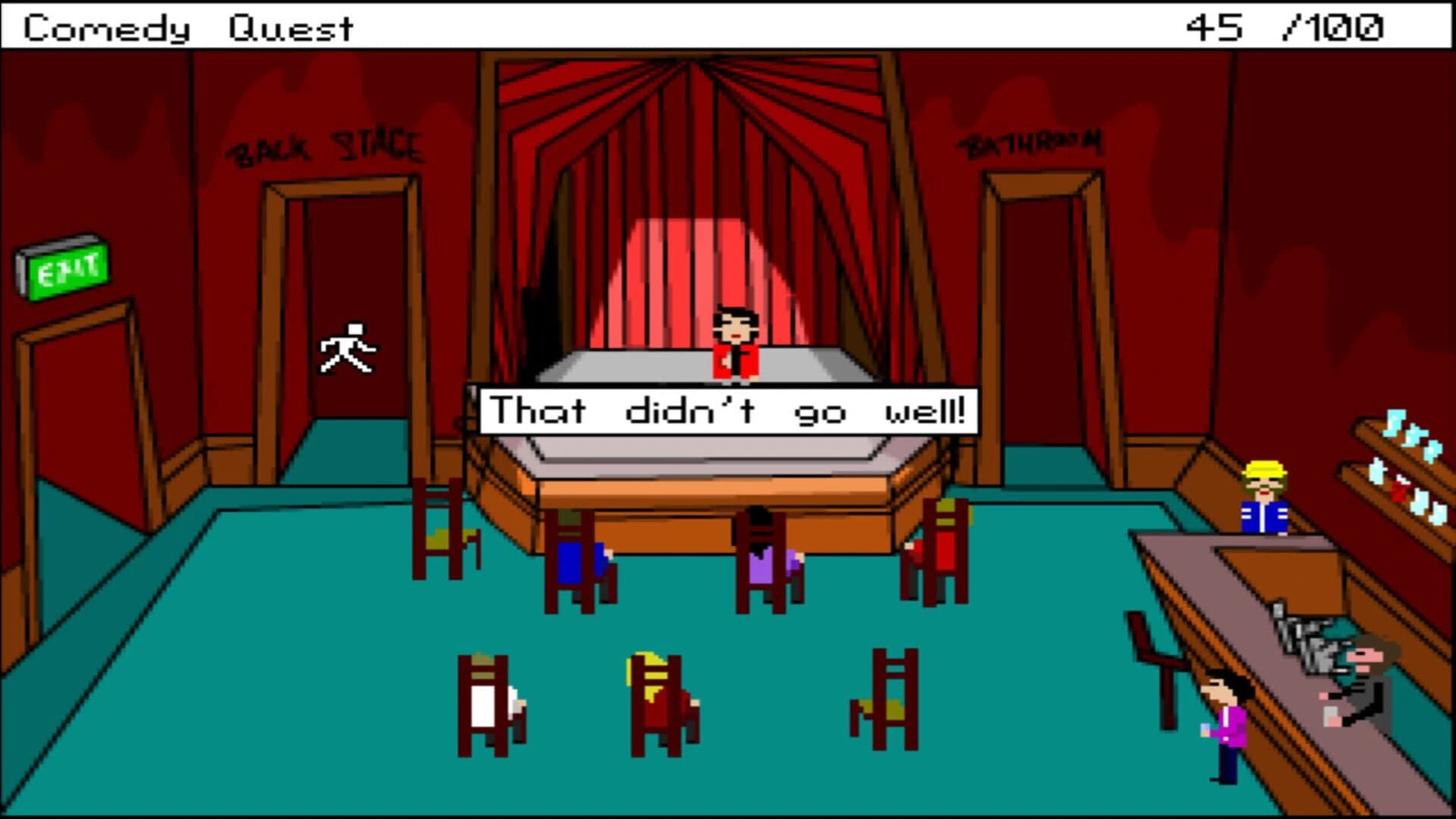The image size is (1456, 819).
Task: Click the dialogue box reading That didn't go well
Action: coord(728,409)
